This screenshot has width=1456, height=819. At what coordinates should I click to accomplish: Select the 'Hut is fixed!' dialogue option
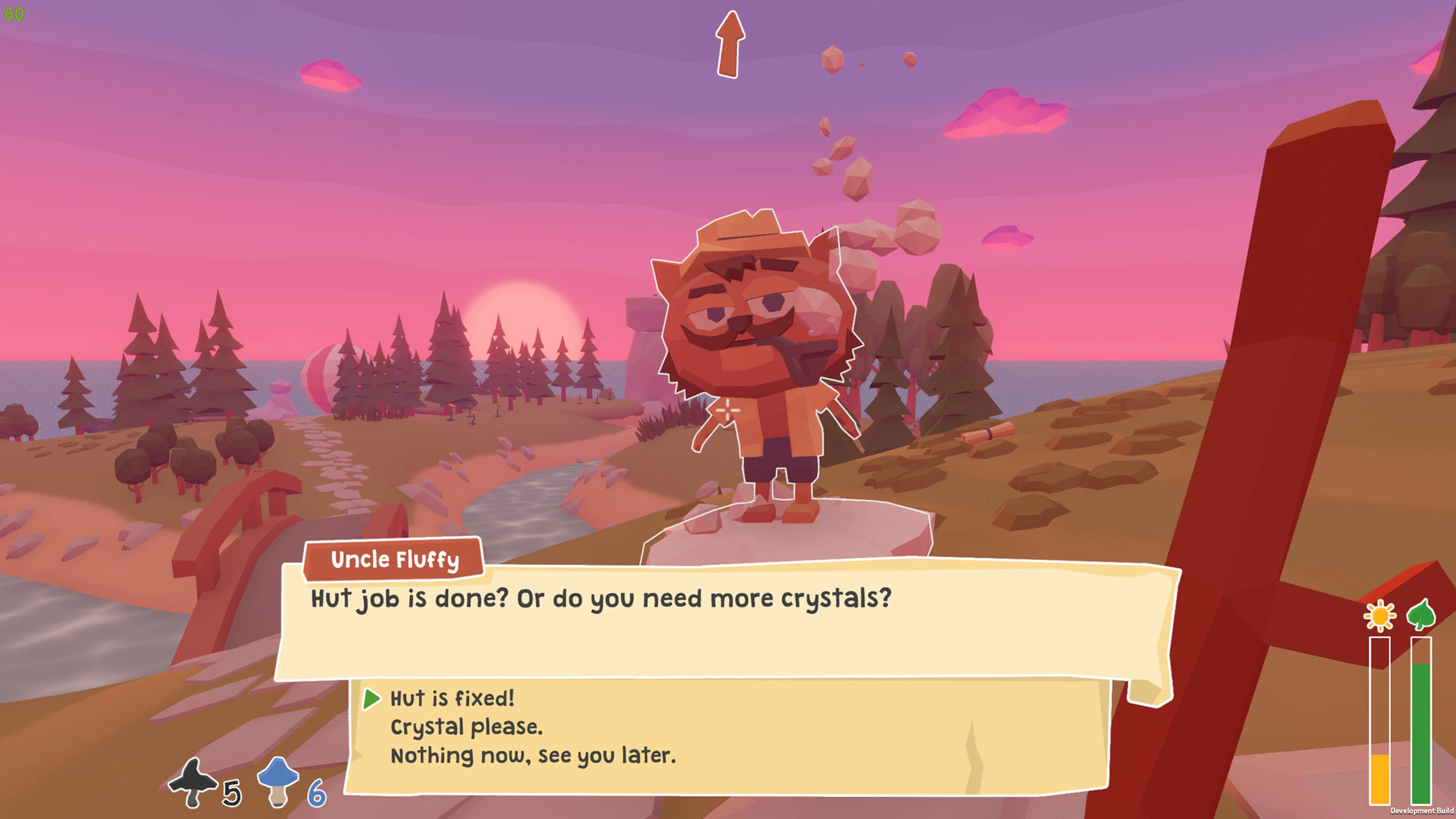[452, 698]
